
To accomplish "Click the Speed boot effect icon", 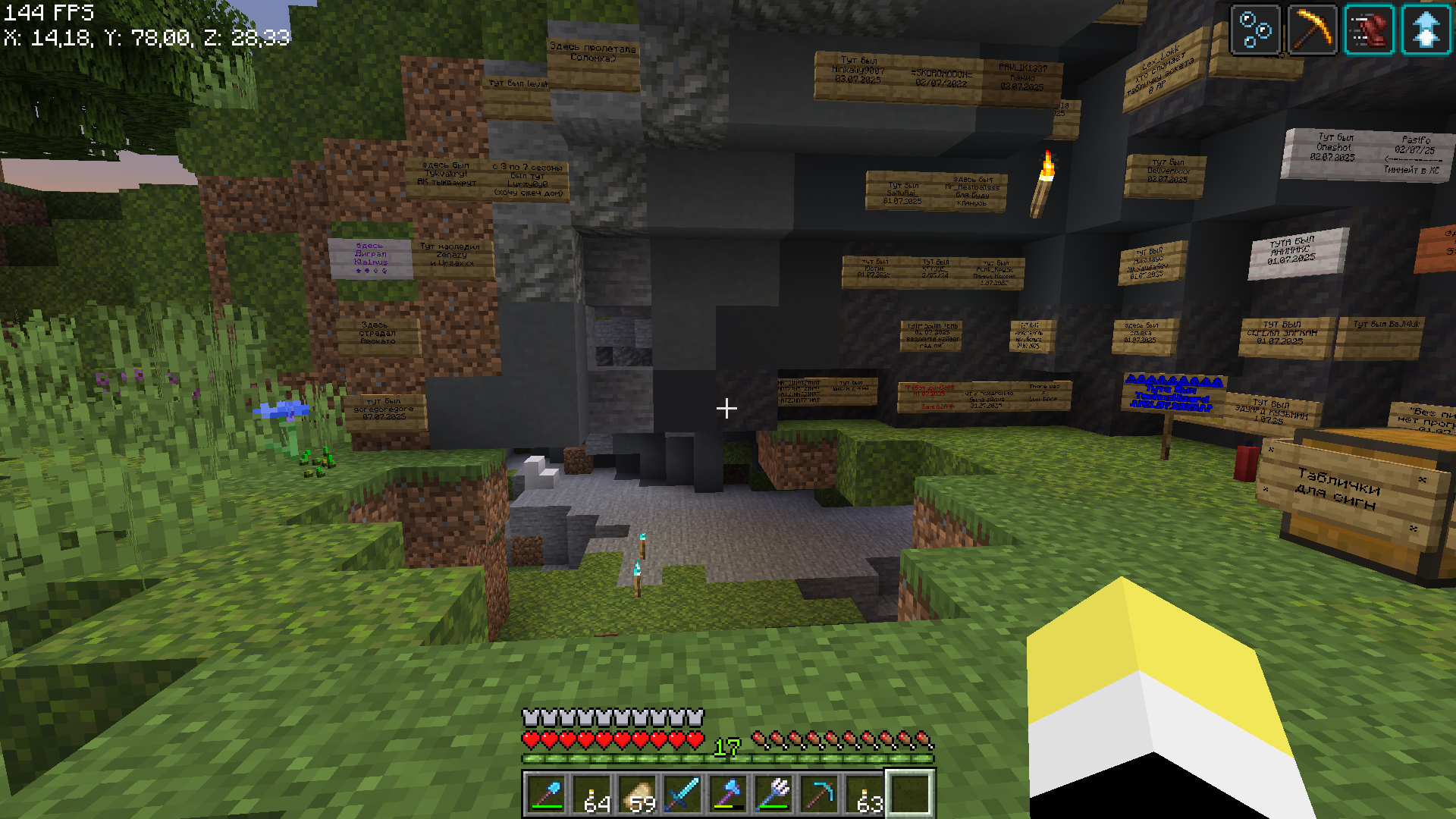I will pyautogui.click(x=1369, y=30).
